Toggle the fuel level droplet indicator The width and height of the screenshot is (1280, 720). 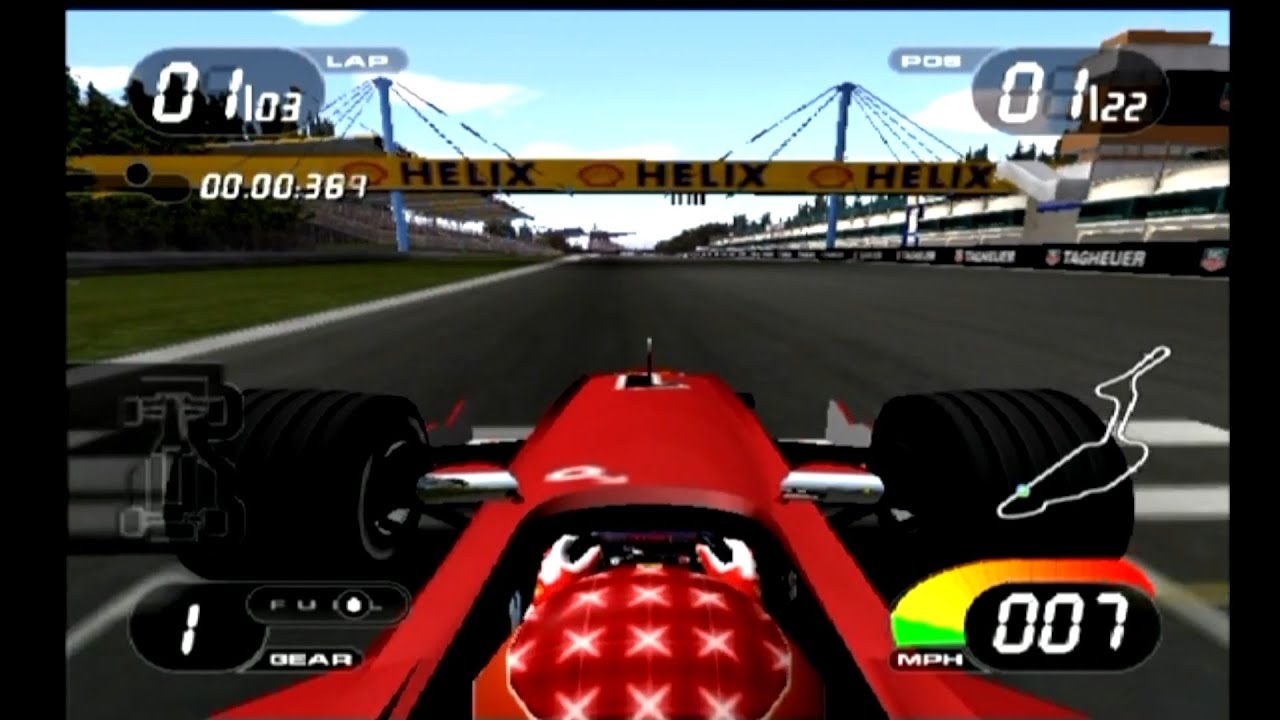tap(355, 603)
